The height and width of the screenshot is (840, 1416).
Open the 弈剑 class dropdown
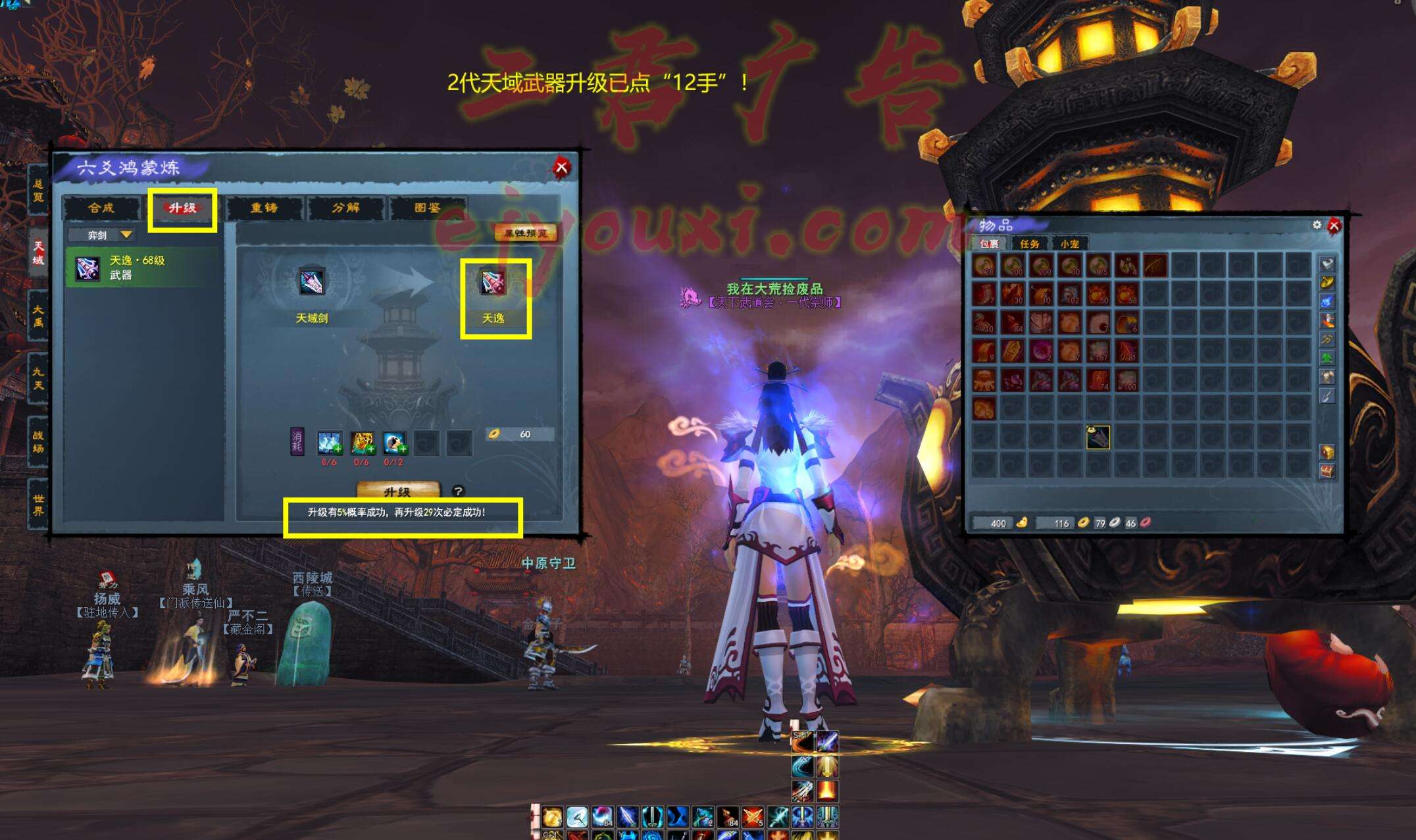point(103,235)
